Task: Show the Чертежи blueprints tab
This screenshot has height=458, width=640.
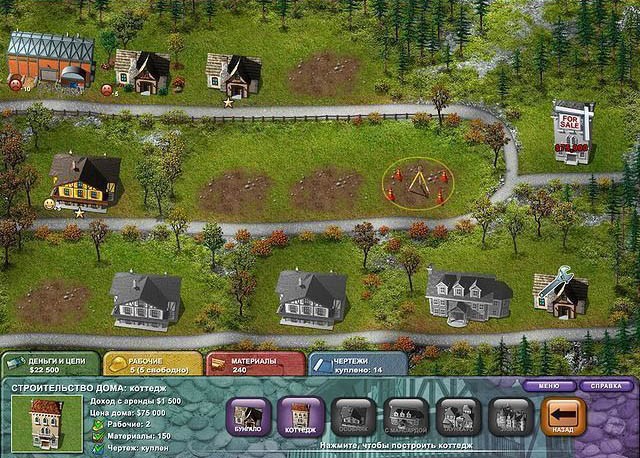Action: [x=356, y=363]
